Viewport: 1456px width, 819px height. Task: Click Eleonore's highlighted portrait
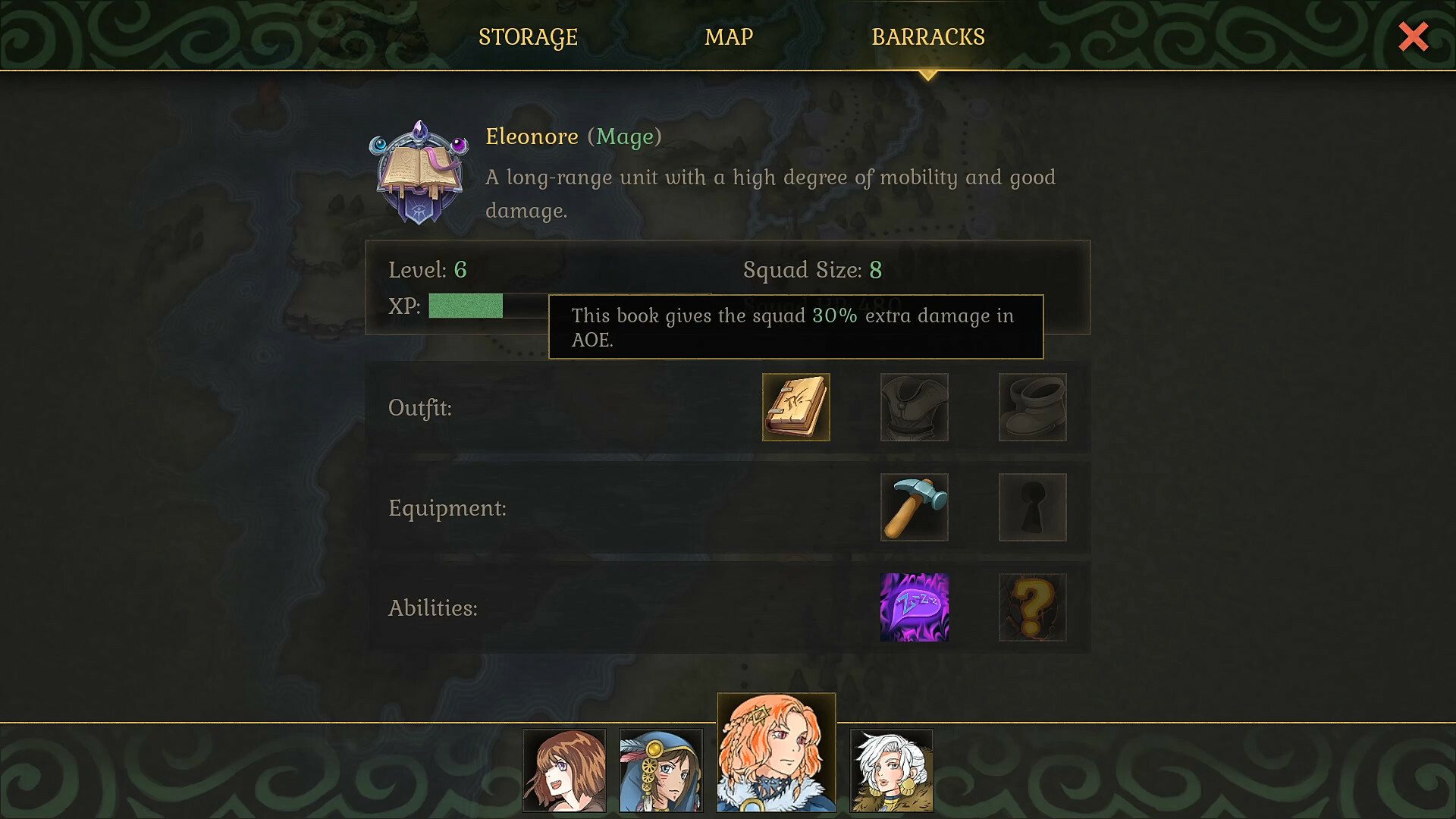776,751
